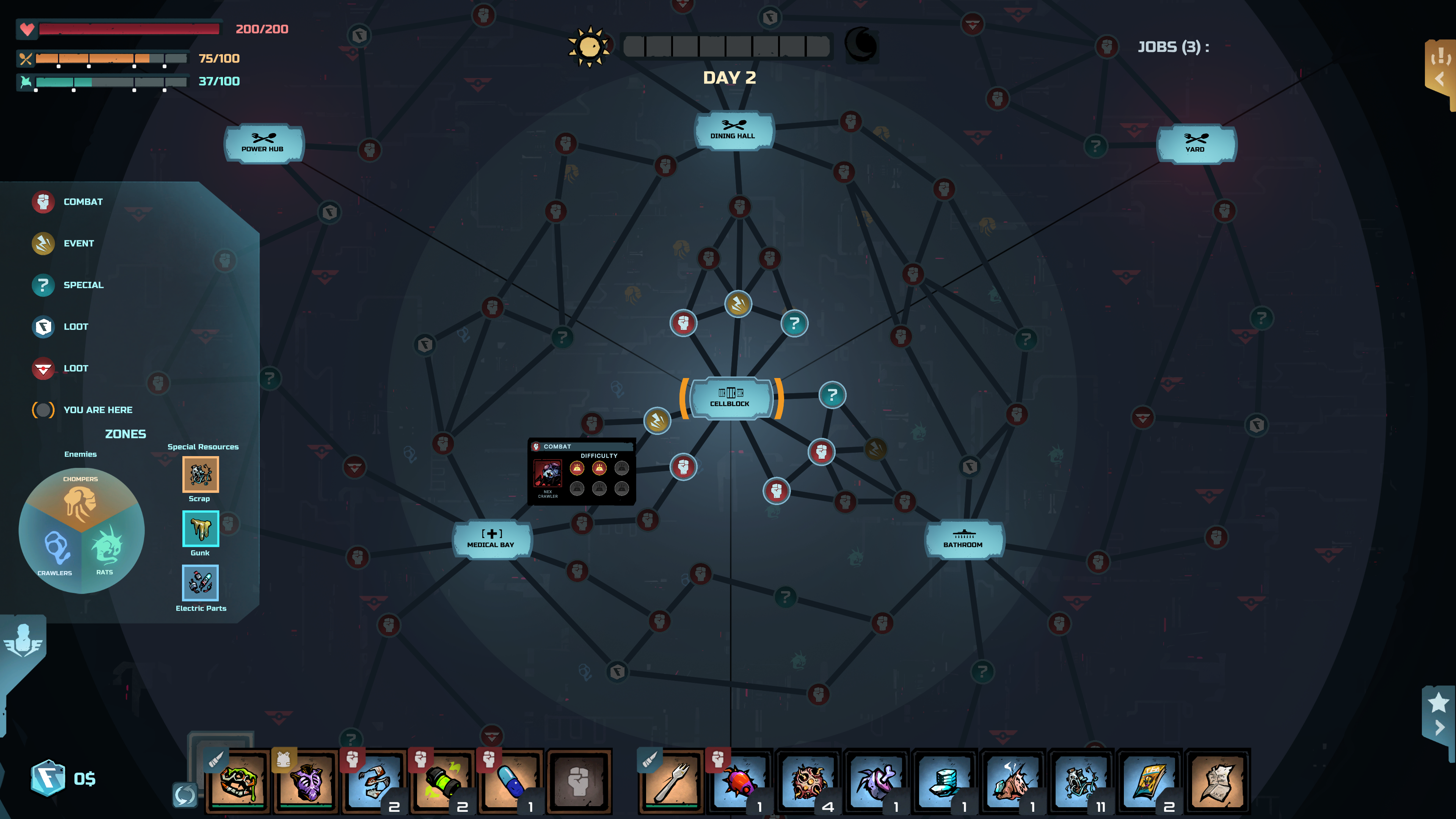Open the Medical Bay map label
Image resolution: width=1456 pixels, height=819 pixels.
(492, 540)
